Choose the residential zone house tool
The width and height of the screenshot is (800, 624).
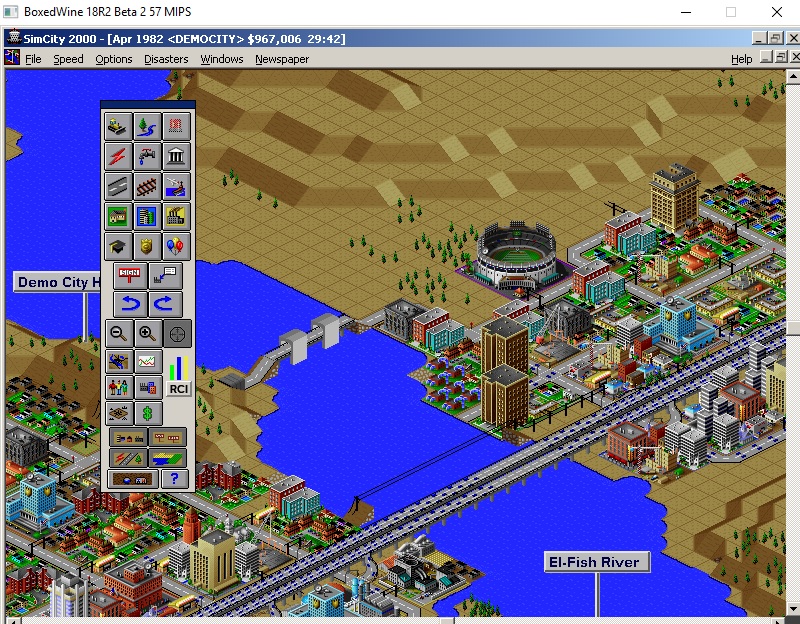(x=118, y=217)
